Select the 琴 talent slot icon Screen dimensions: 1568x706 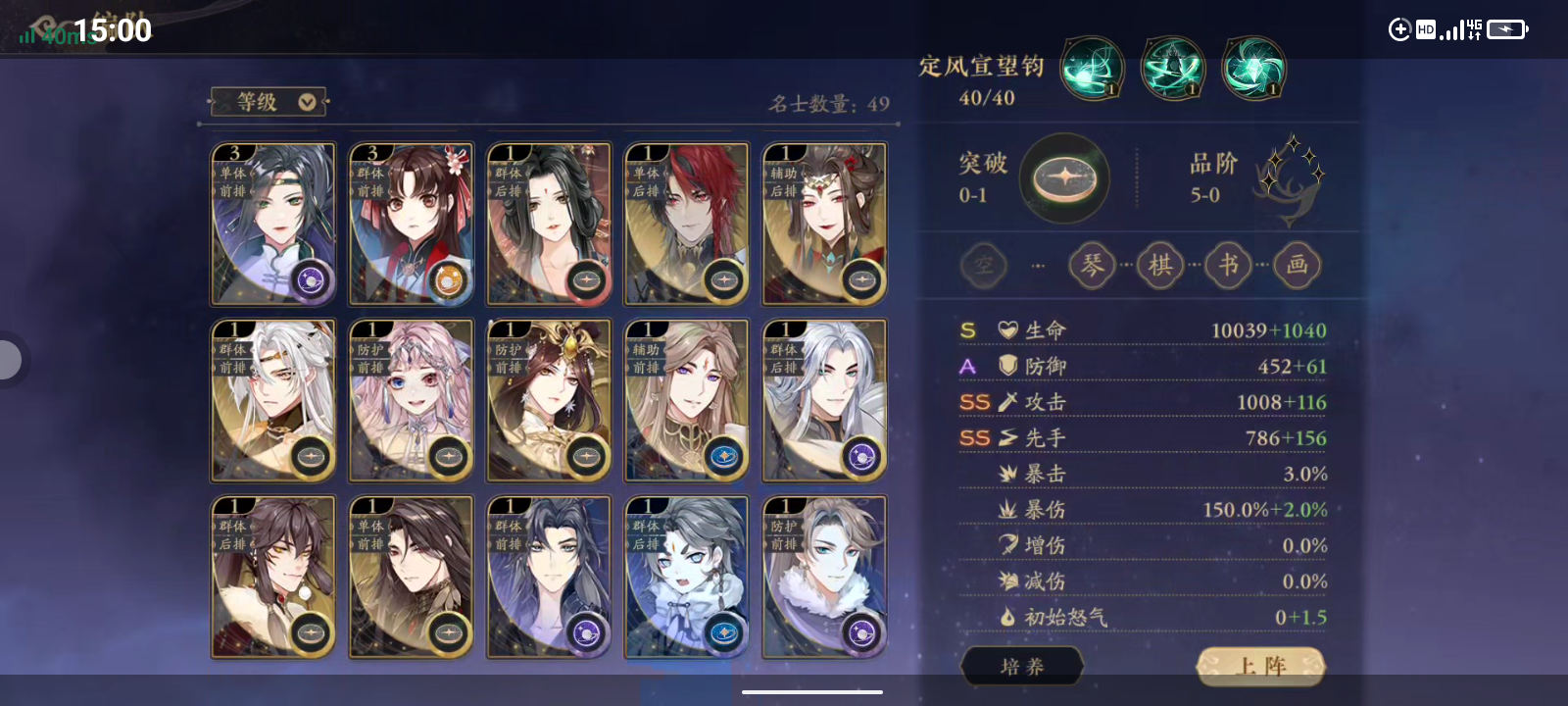tap(1091, 265)
